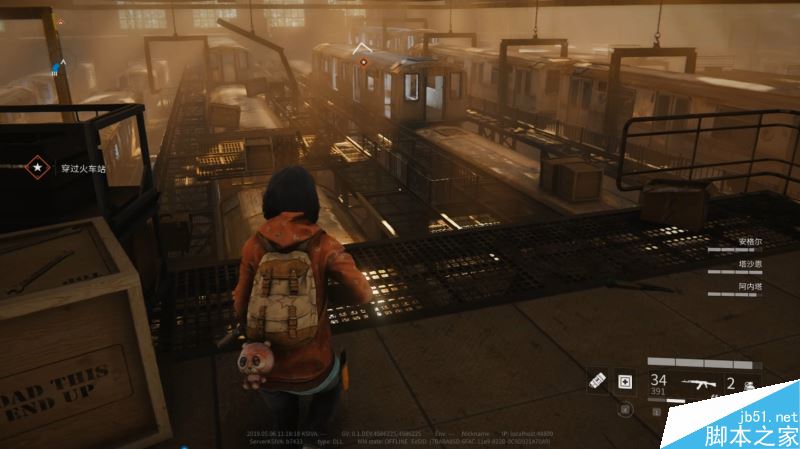
Task: Click the star objective tracker icon
Action: tap(39, 167)
